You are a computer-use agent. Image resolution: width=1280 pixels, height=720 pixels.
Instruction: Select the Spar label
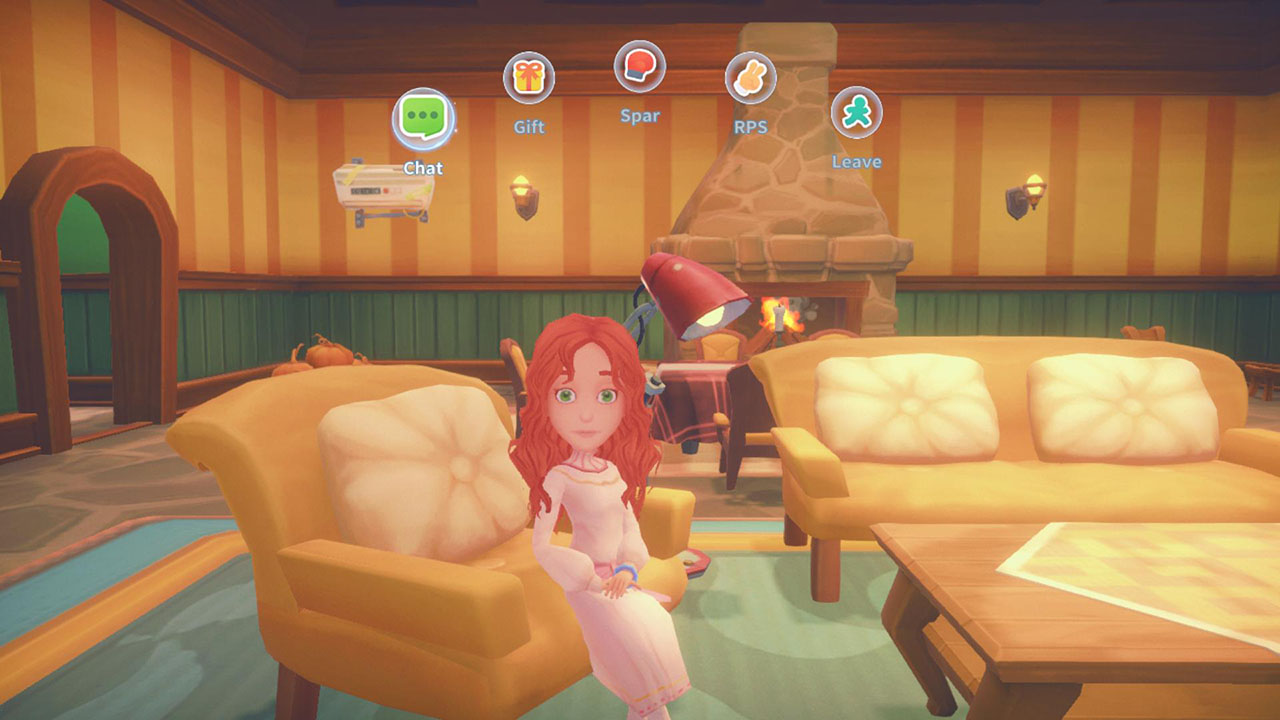pos(638,114)
